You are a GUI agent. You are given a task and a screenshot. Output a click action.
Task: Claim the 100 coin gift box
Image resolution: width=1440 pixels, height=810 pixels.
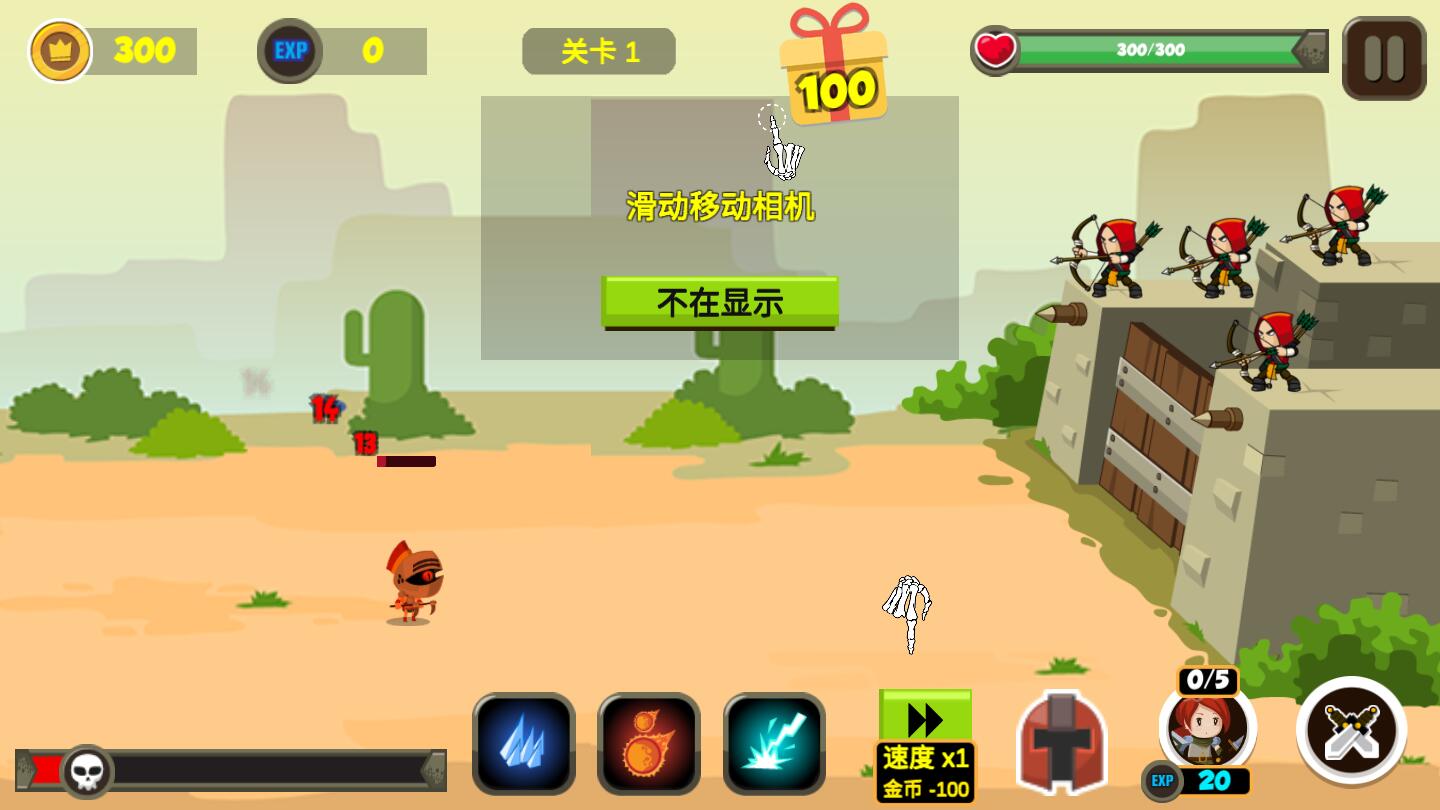[x=832, y=60]
